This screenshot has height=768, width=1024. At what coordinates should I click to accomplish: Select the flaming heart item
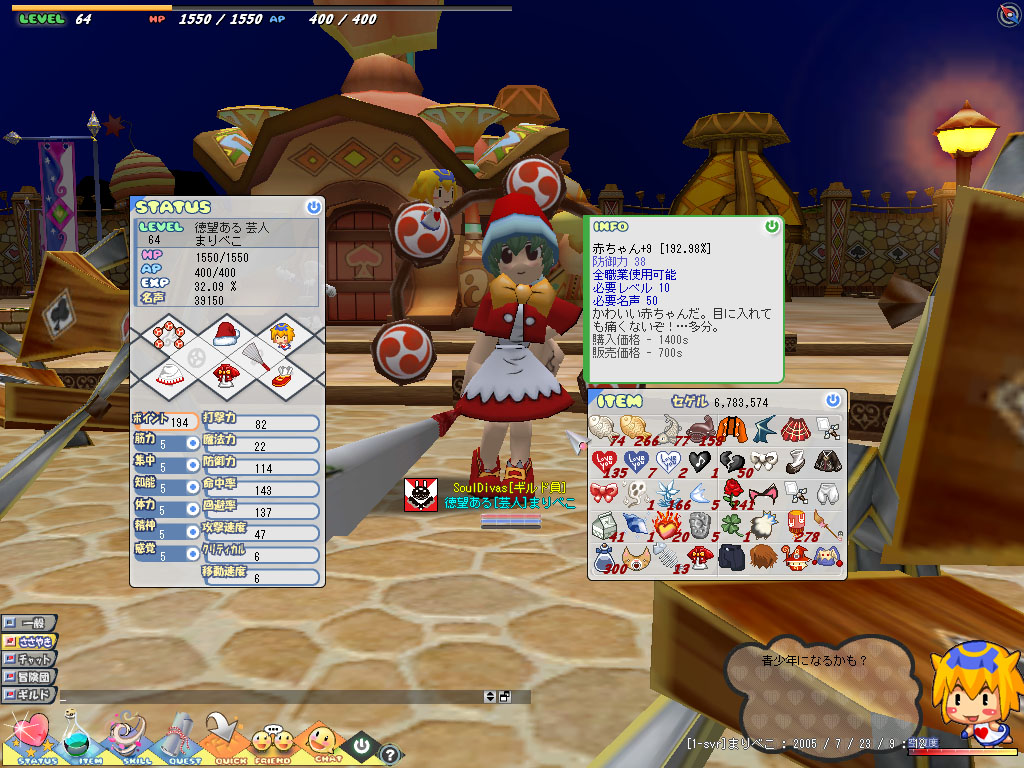point(667,524)
